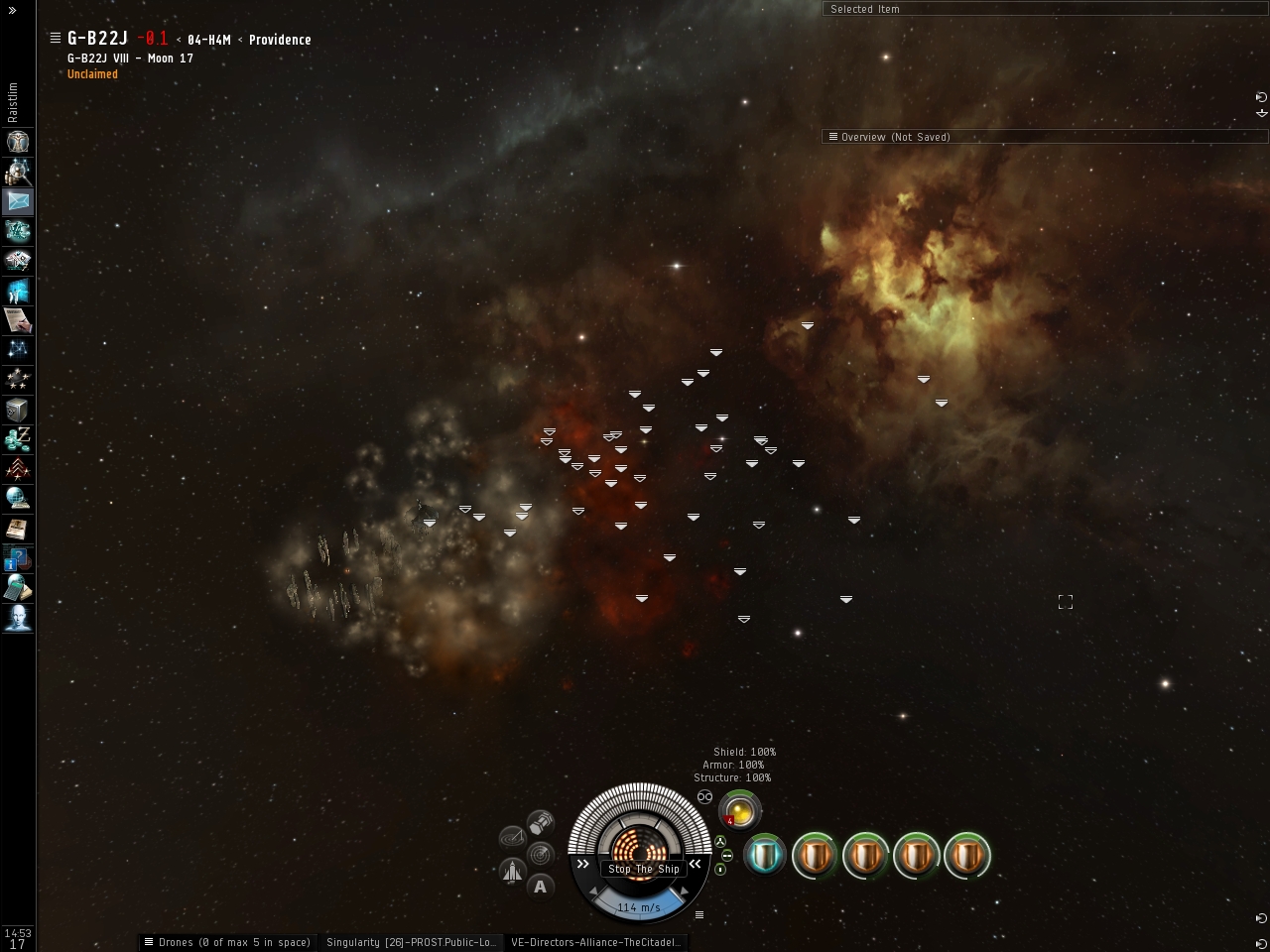Image resolution: width=1270 pixels, height=952 pixels.
Task: Open the mail envelope icon
Action: [18, 201]
